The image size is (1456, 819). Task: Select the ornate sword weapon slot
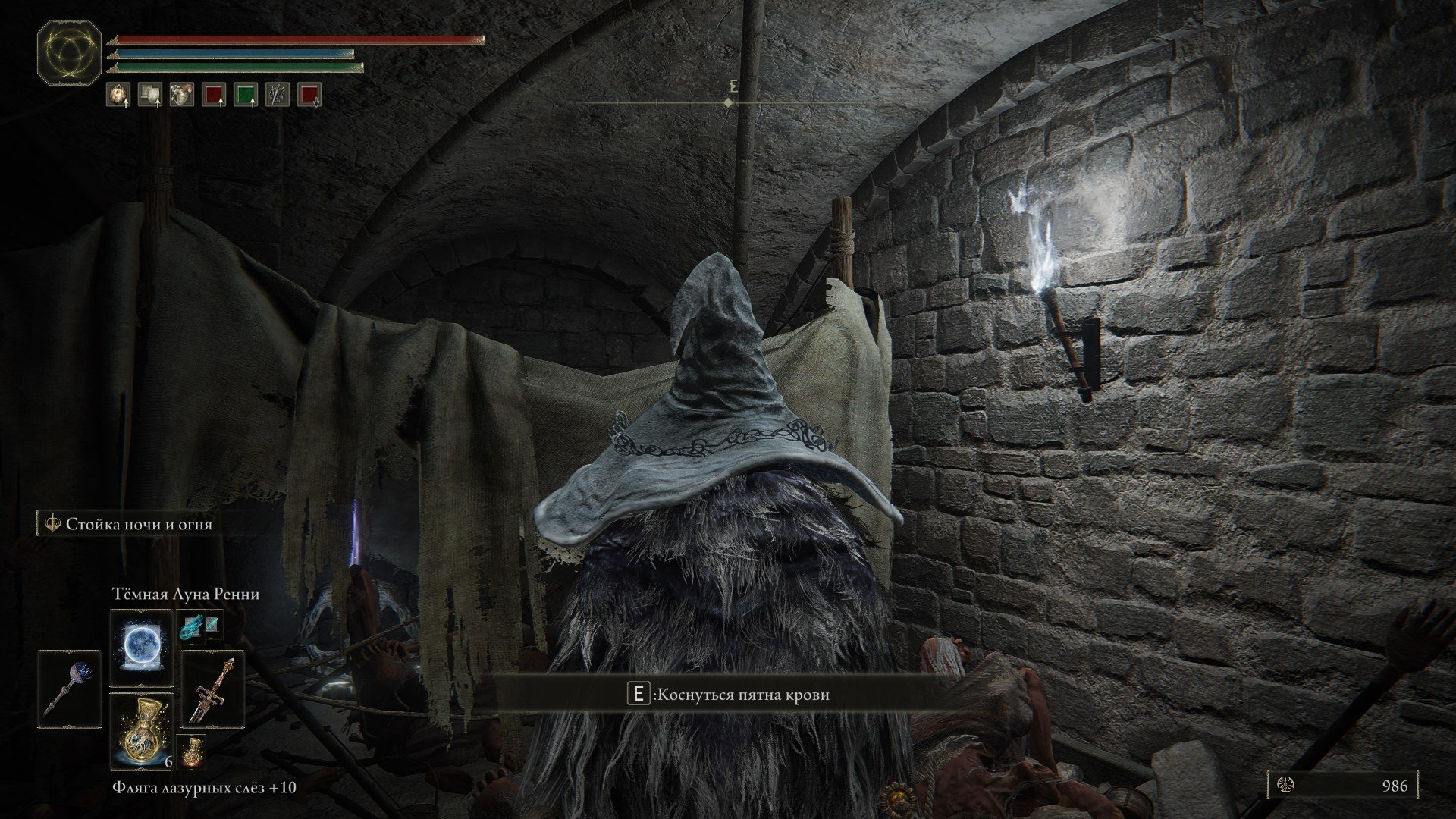[212, 688]
